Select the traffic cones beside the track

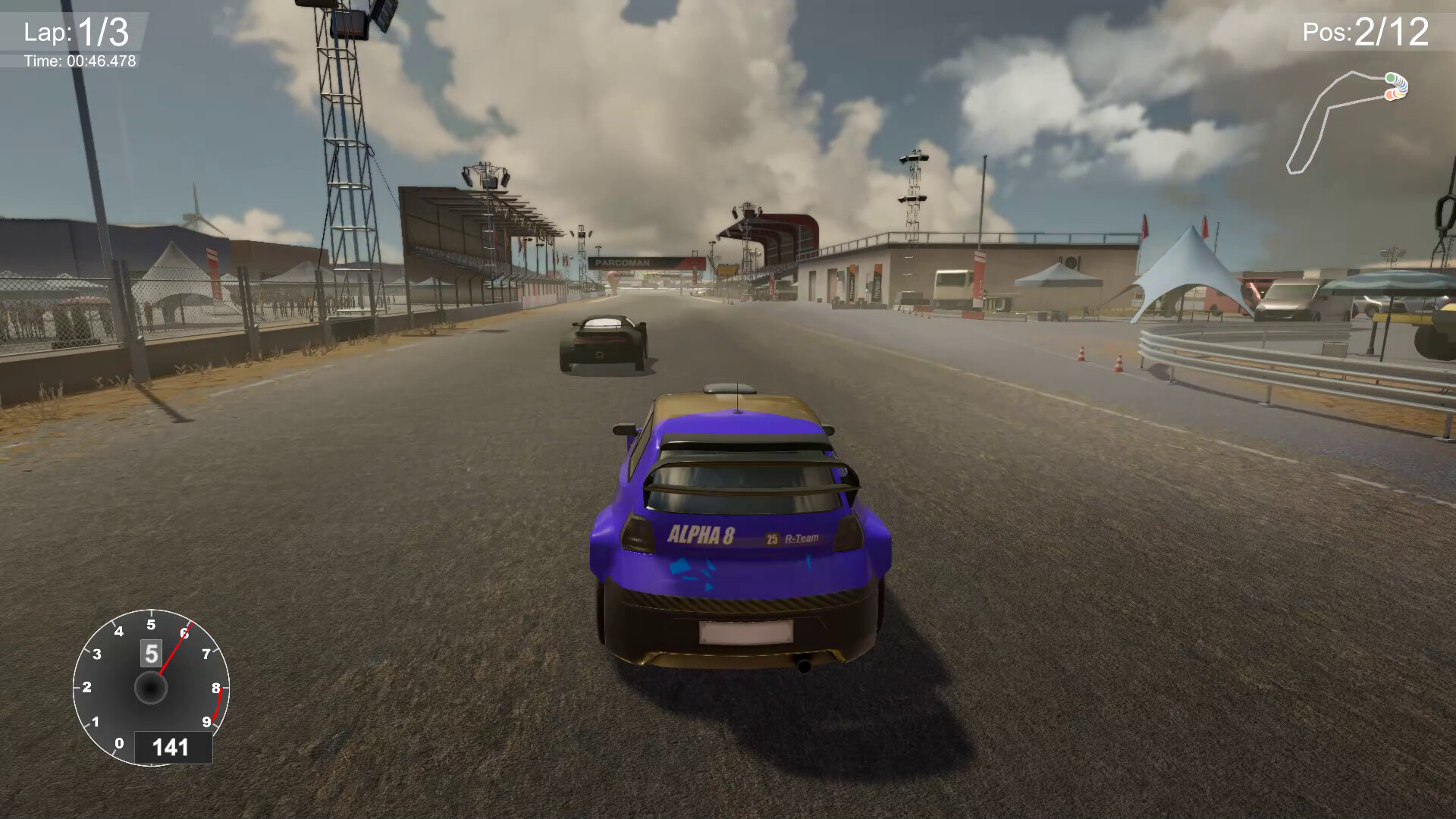(1080, 353)
